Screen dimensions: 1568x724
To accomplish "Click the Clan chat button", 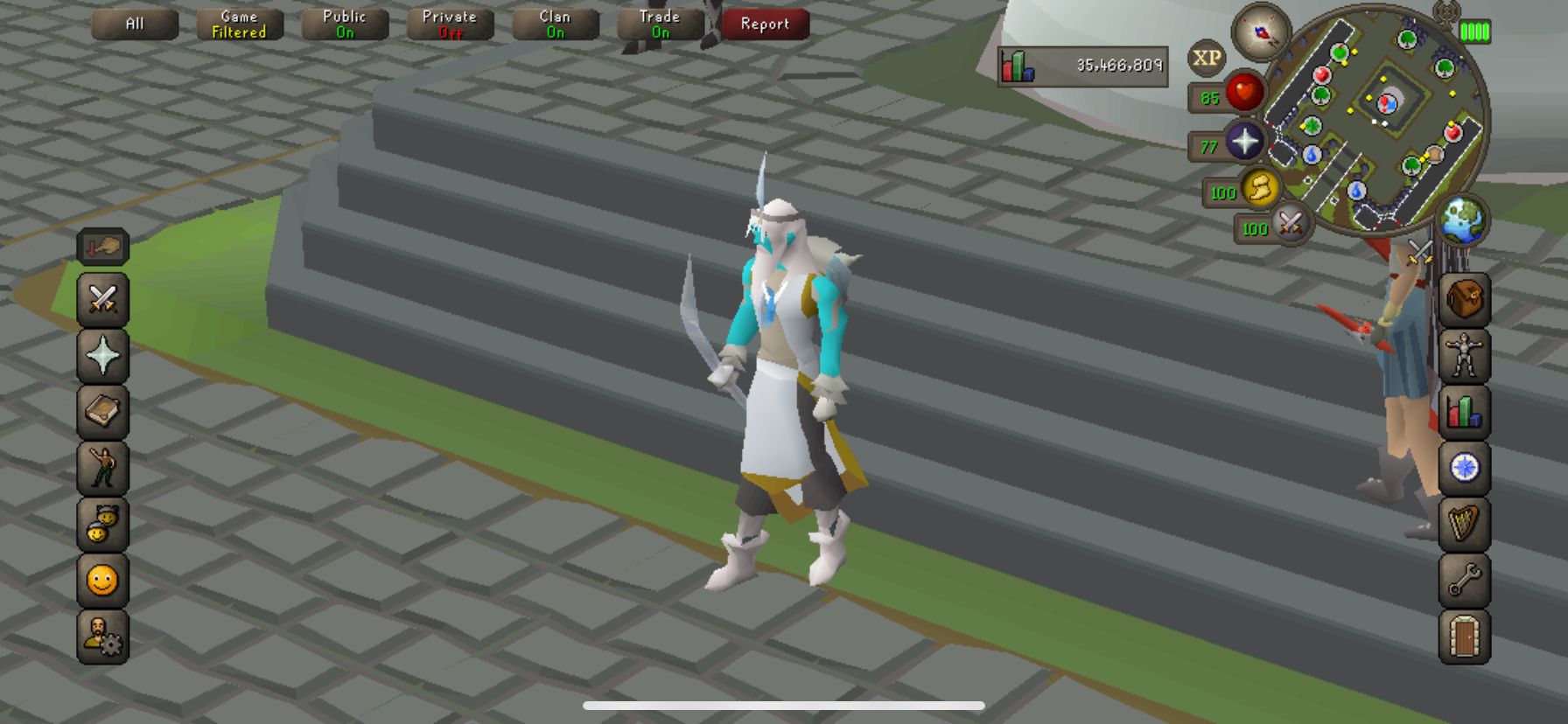I will (555, 24).
